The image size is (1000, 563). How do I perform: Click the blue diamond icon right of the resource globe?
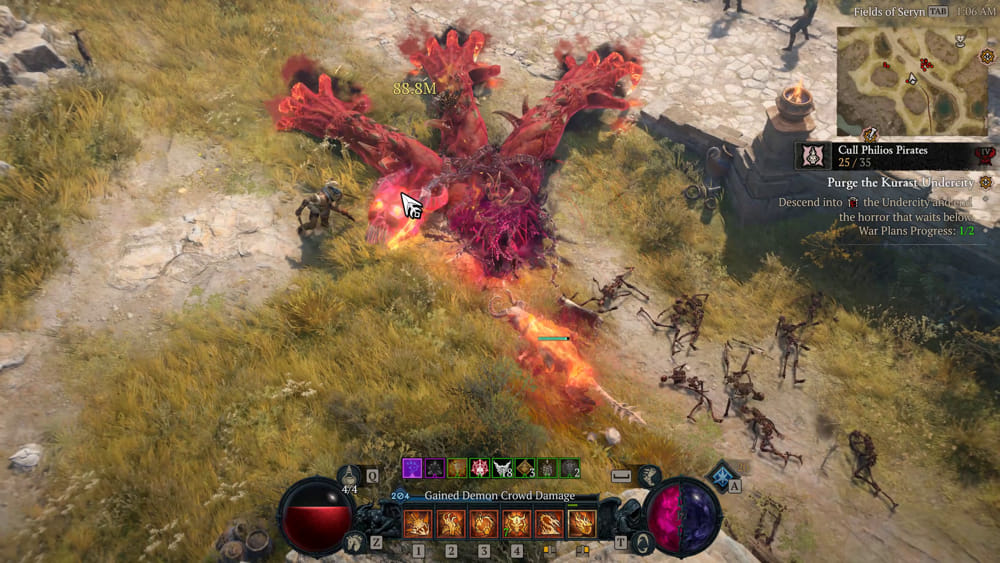(721, 475)
